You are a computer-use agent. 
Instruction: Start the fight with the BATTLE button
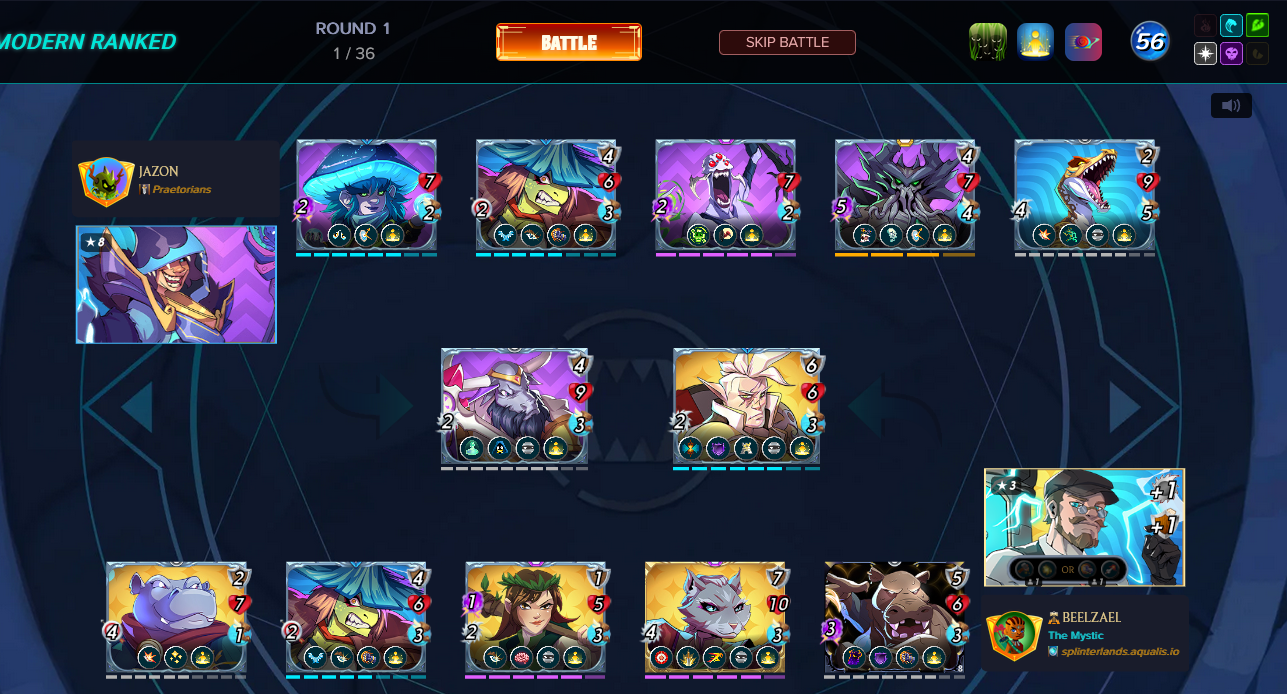click(x=568, y=42)
